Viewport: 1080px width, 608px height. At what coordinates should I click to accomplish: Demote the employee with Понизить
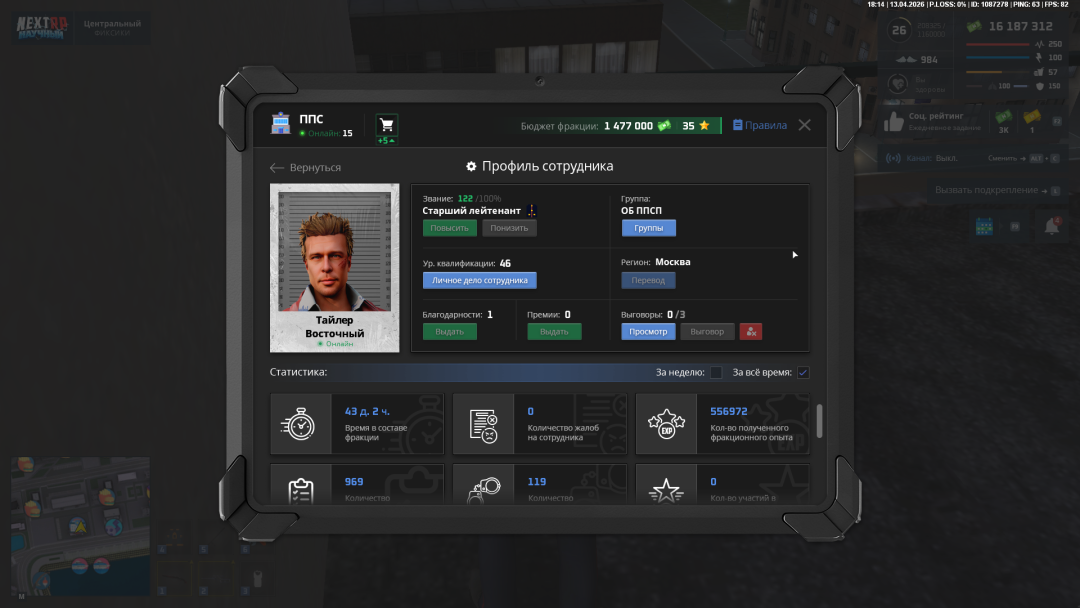coord(509,228)
